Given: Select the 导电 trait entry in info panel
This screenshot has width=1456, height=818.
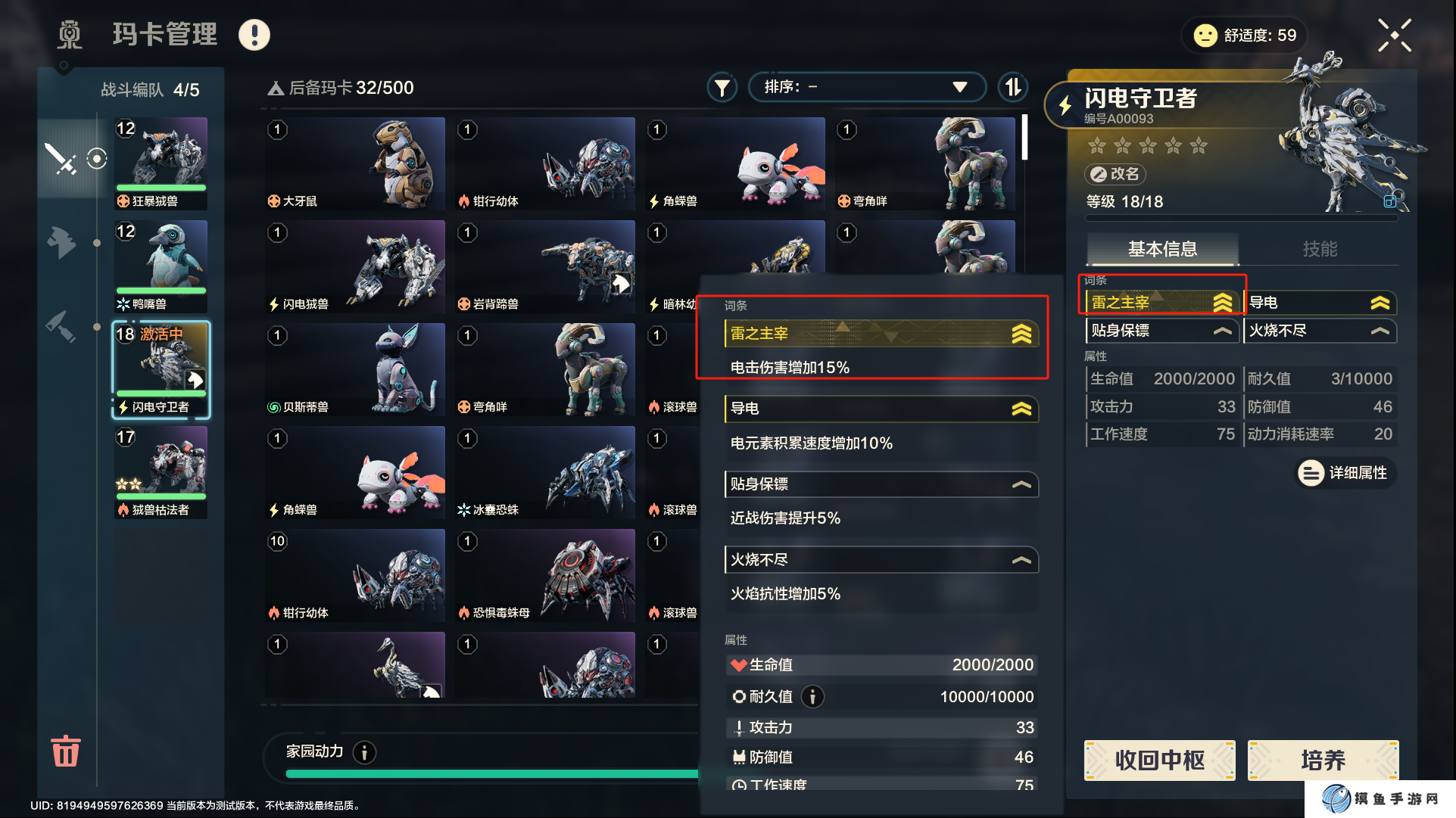Looking at the screenshot, I should (x=1319, y=303).
